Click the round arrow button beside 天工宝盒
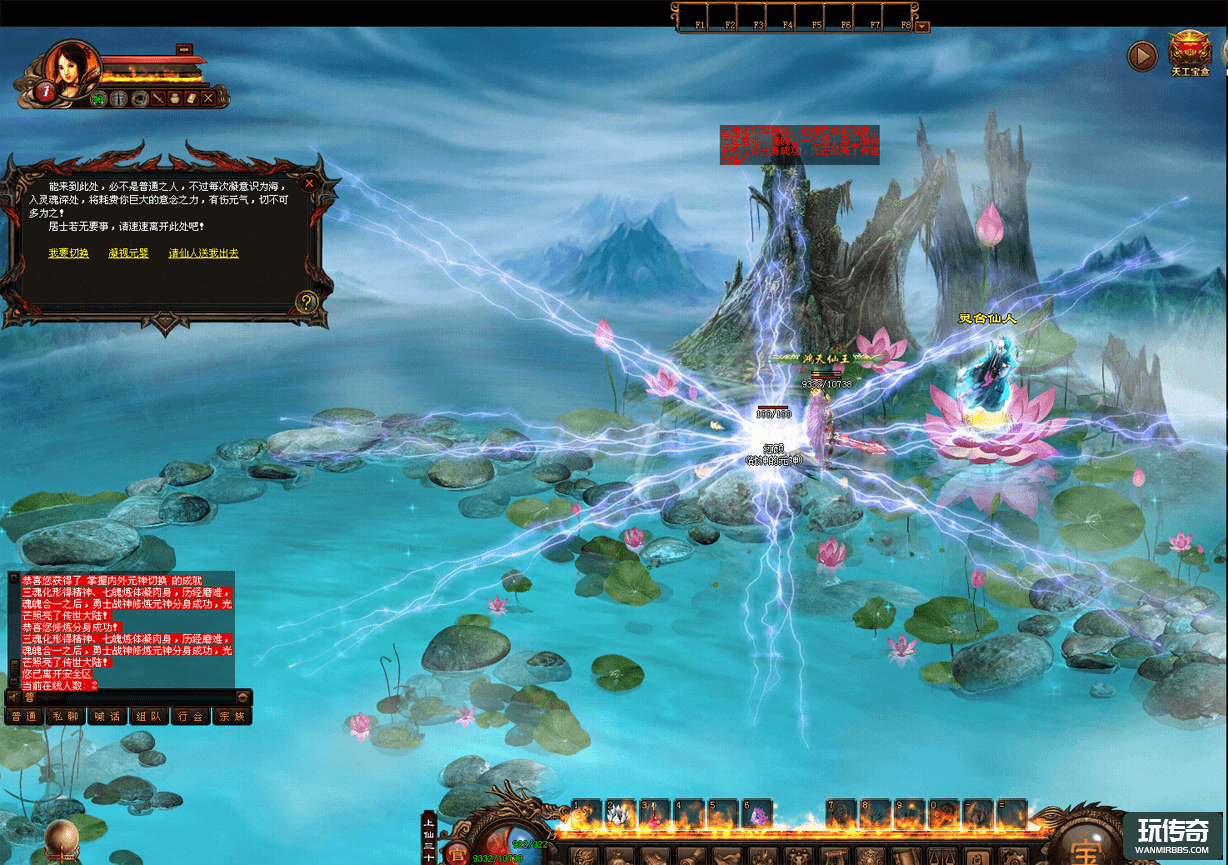 [1142, 56]
